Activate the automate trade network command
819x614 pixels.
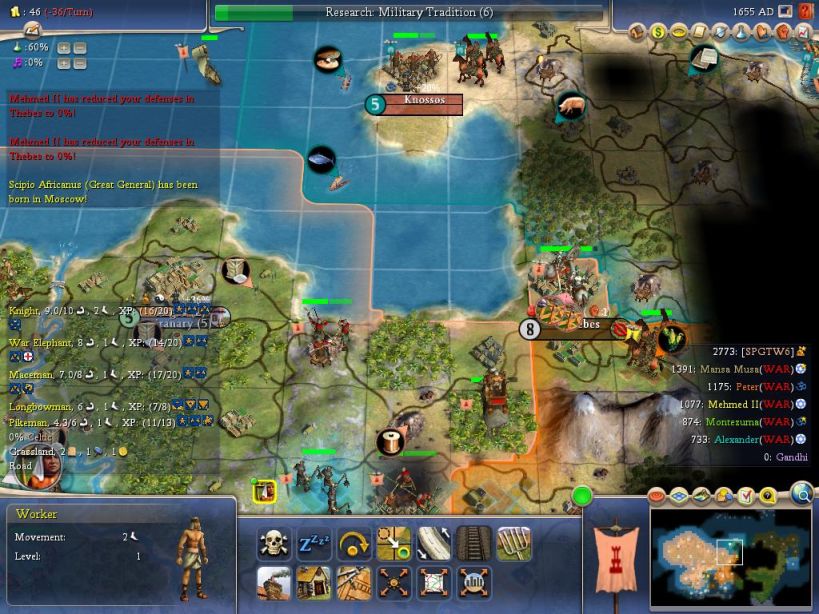(434, 582)
